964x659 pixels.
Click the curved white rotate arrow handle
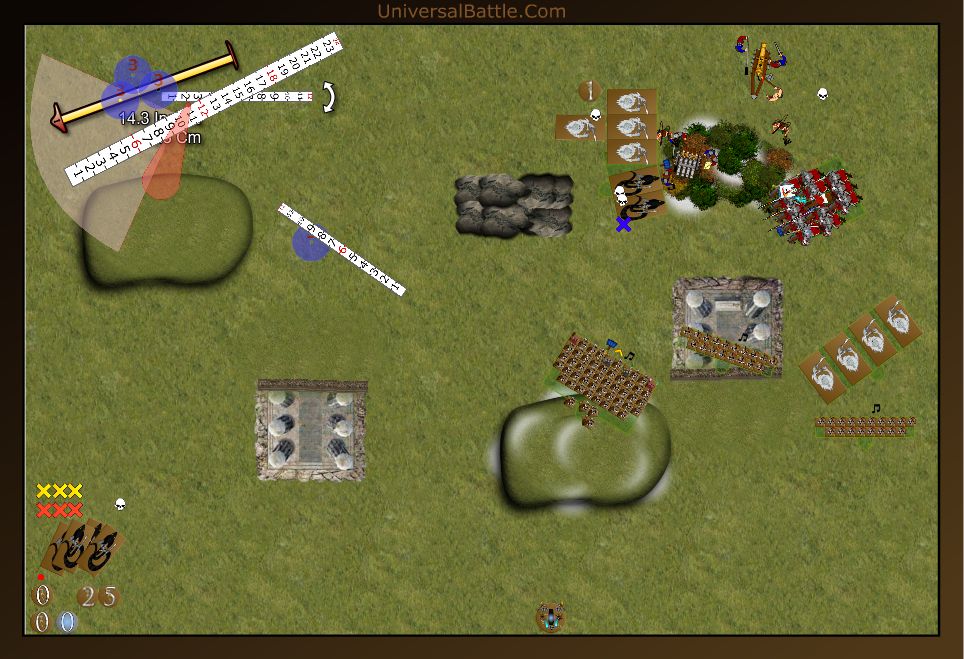pos(327,97)
